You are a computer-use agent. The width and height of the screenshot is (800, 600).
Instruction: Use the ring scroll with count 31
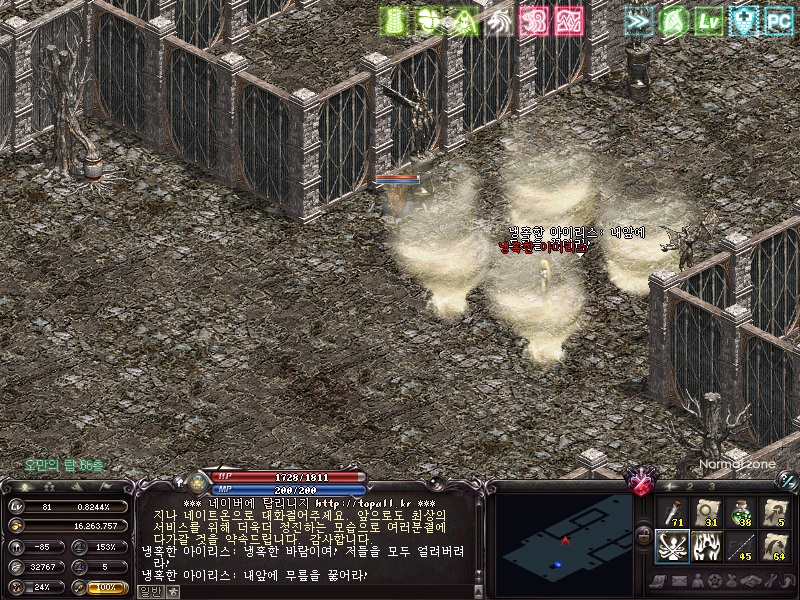(708, 512)
